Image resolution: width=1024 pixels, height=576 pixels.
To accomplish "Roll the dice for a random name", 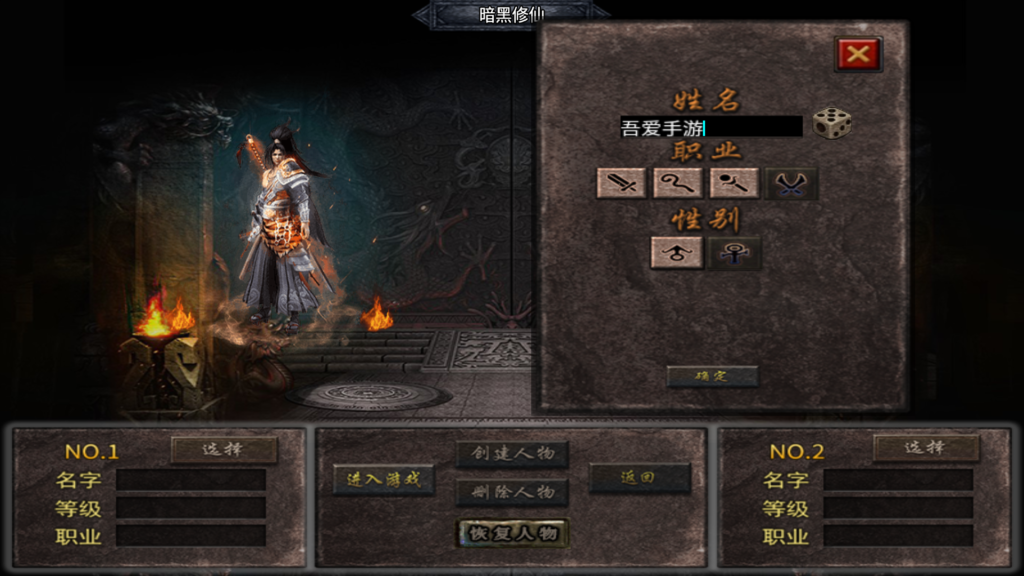I will (x=831, y=124).
